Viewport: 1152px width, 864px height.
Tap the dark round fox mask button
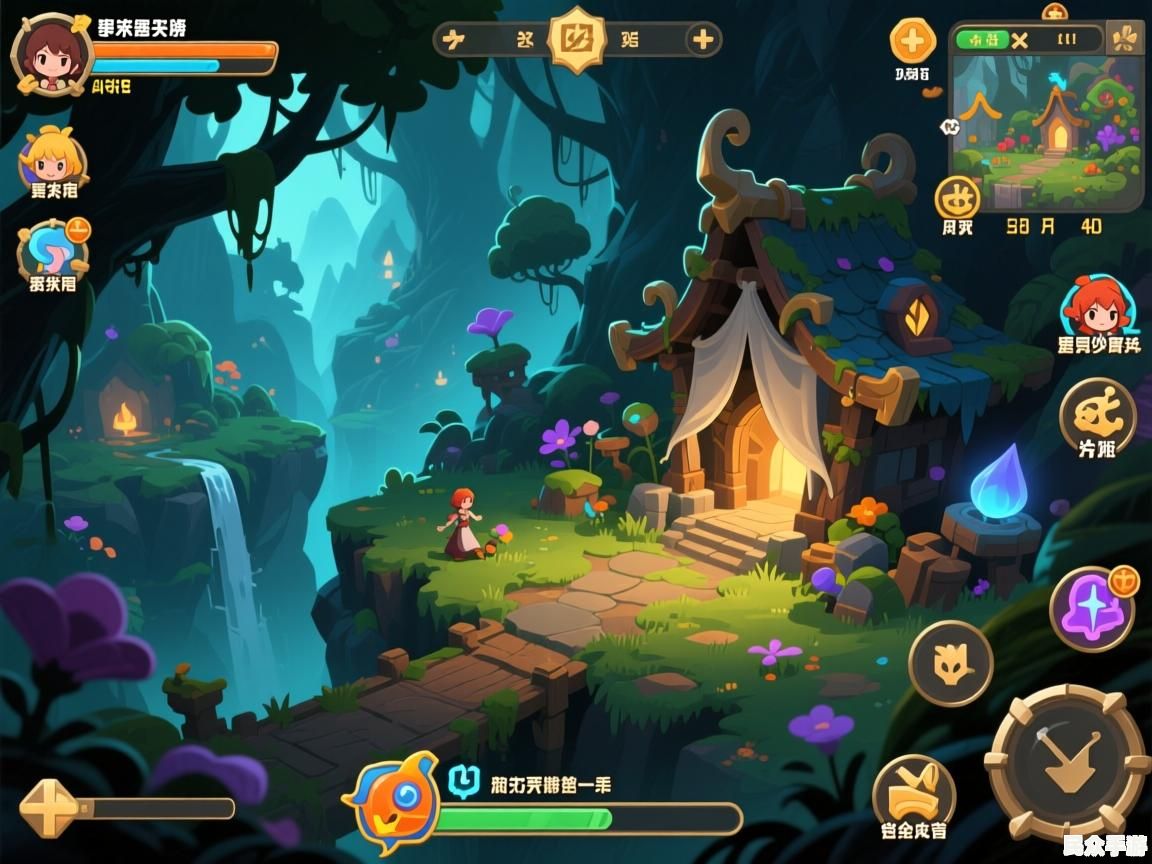pyautogui.click(x=950, y=663)
